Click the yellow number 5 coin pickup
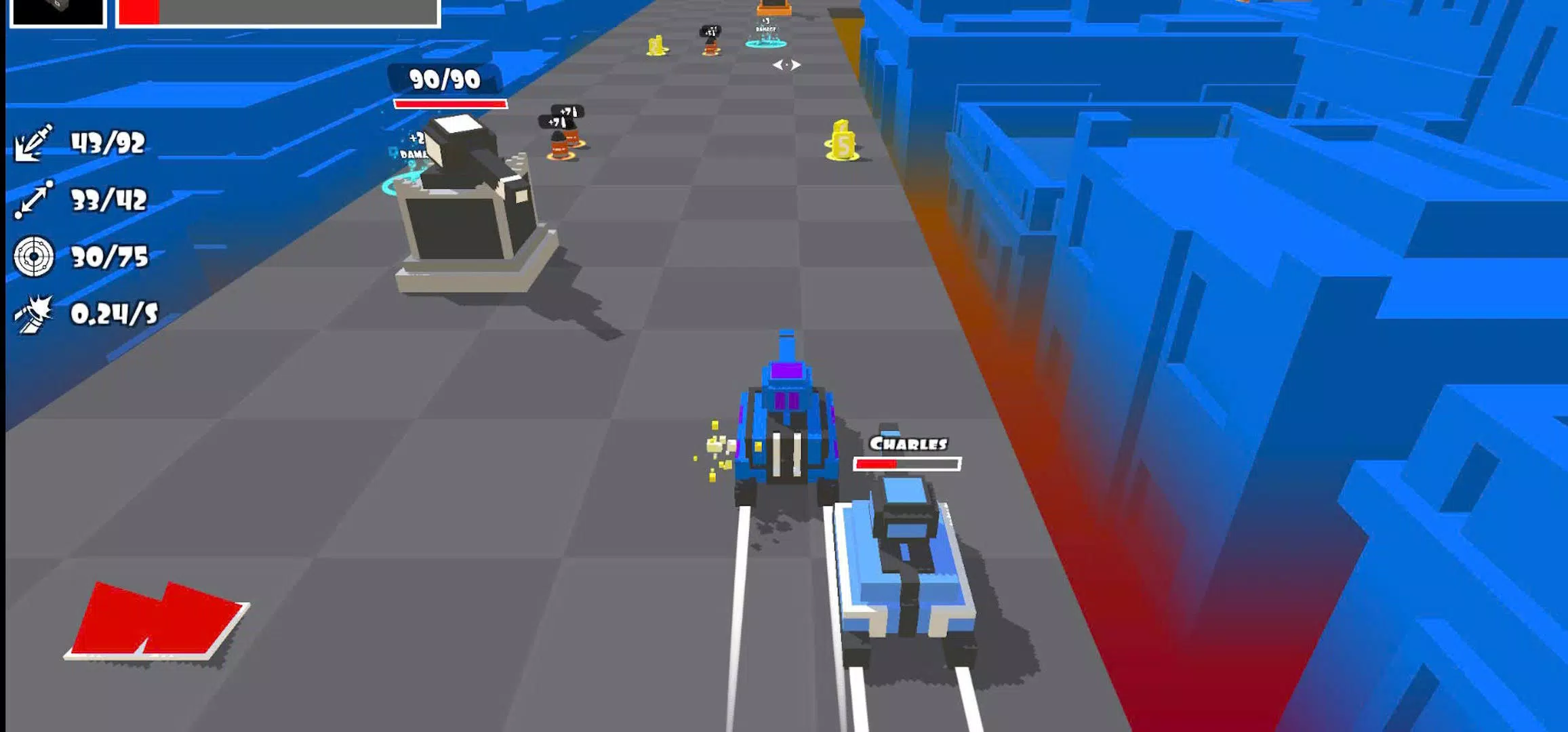 [x=841, y=141]
